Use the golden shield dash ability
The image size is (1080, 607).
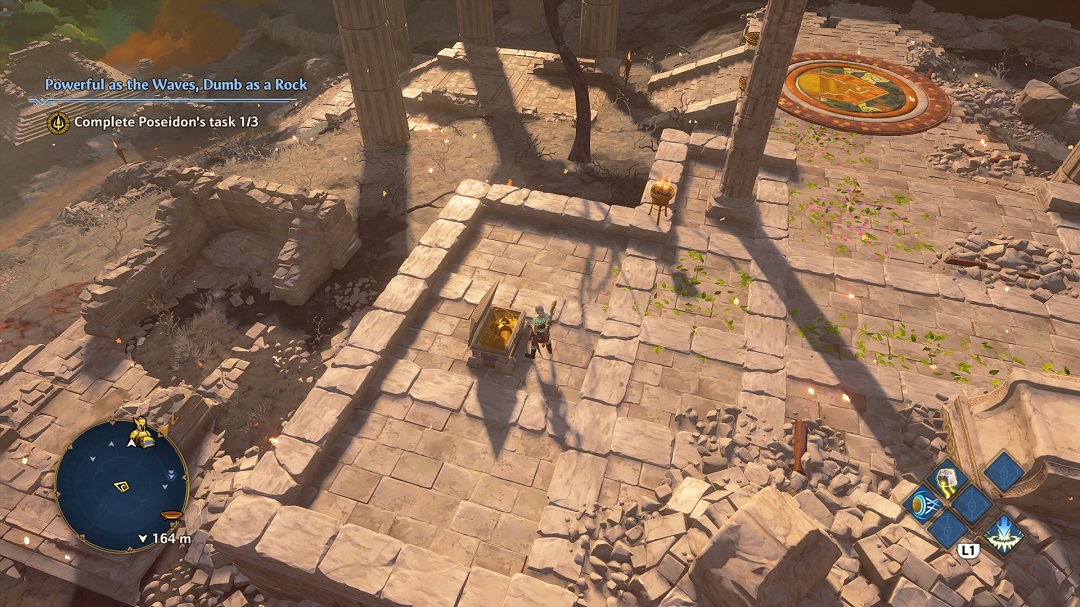tap(922, 504)
